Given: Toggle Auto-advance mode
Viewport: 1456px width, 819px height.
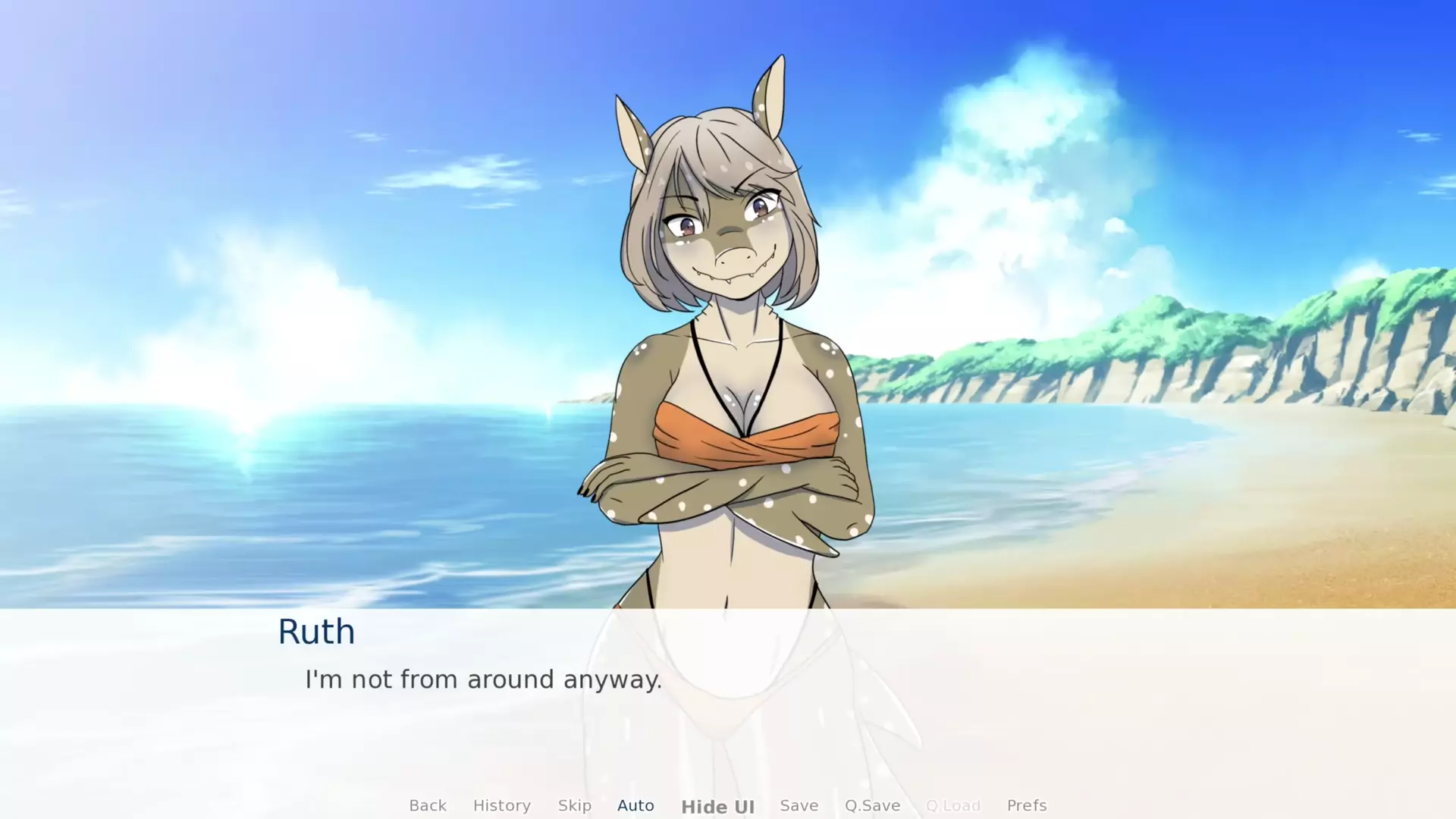Looking at the screenshot, I should pyautogui.click(x=635, y=805).
